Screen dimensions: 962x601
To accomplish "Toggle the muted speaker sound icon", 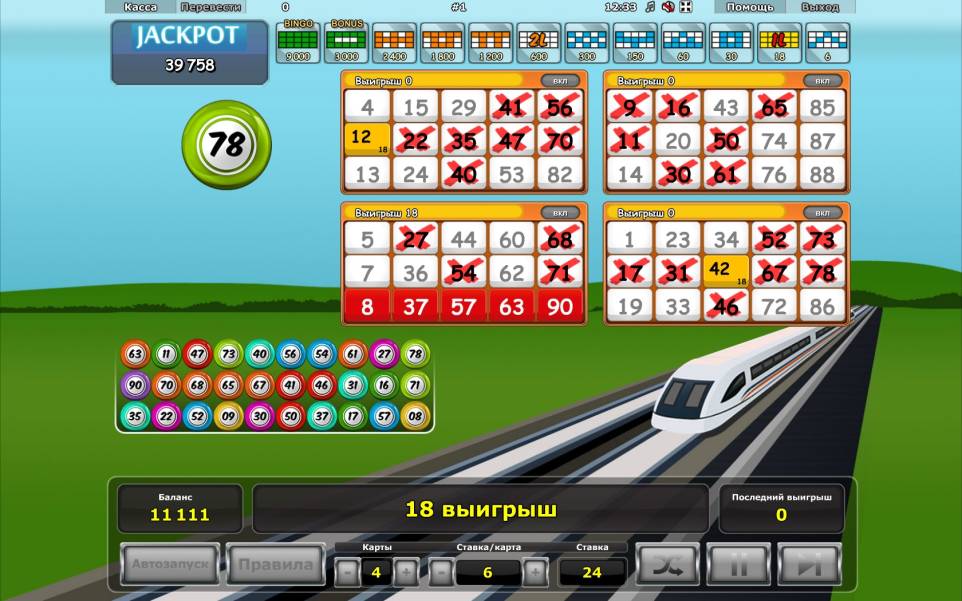I will click(667, 7).
